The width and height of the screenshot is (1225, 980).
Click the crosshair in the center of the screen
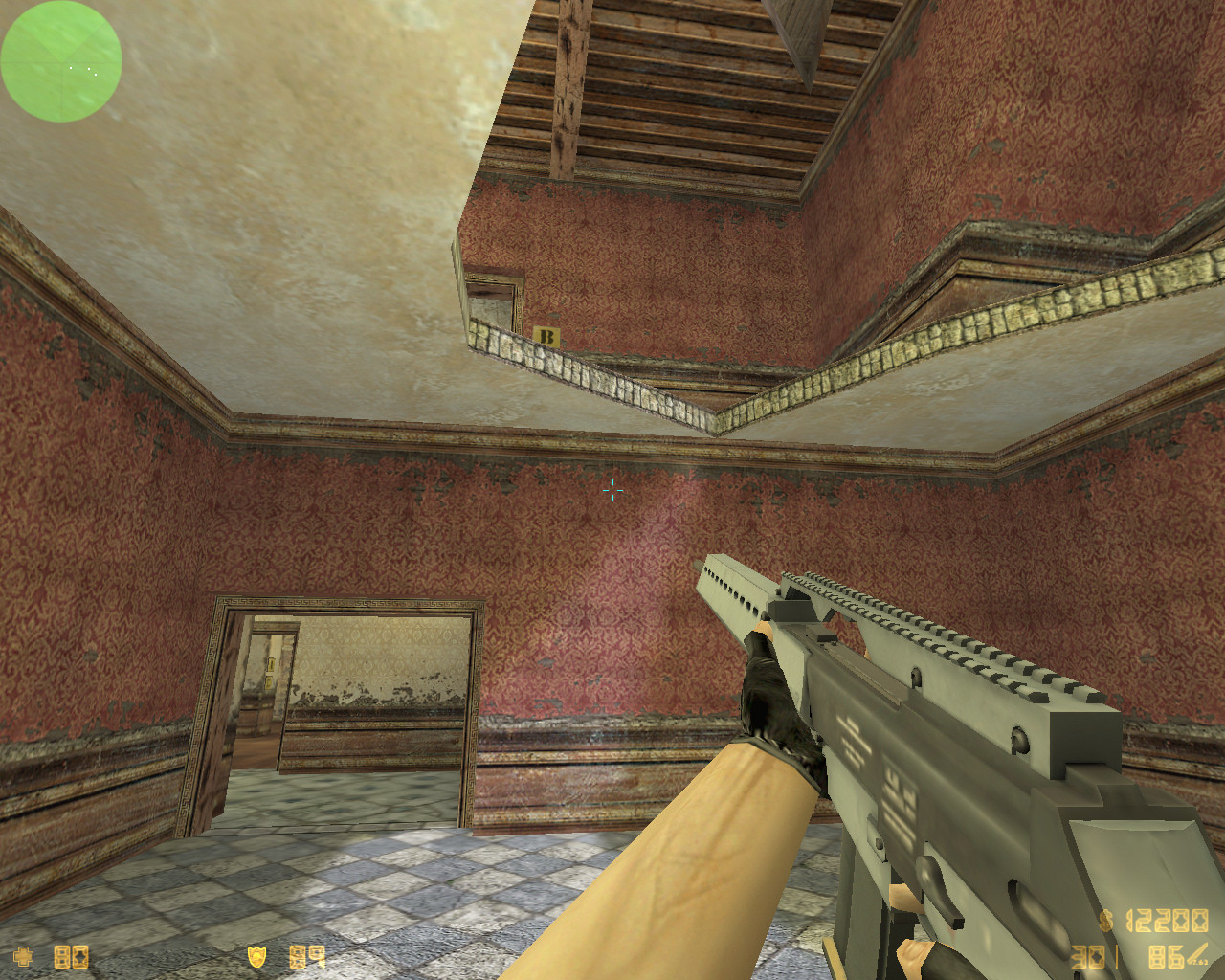613,491
